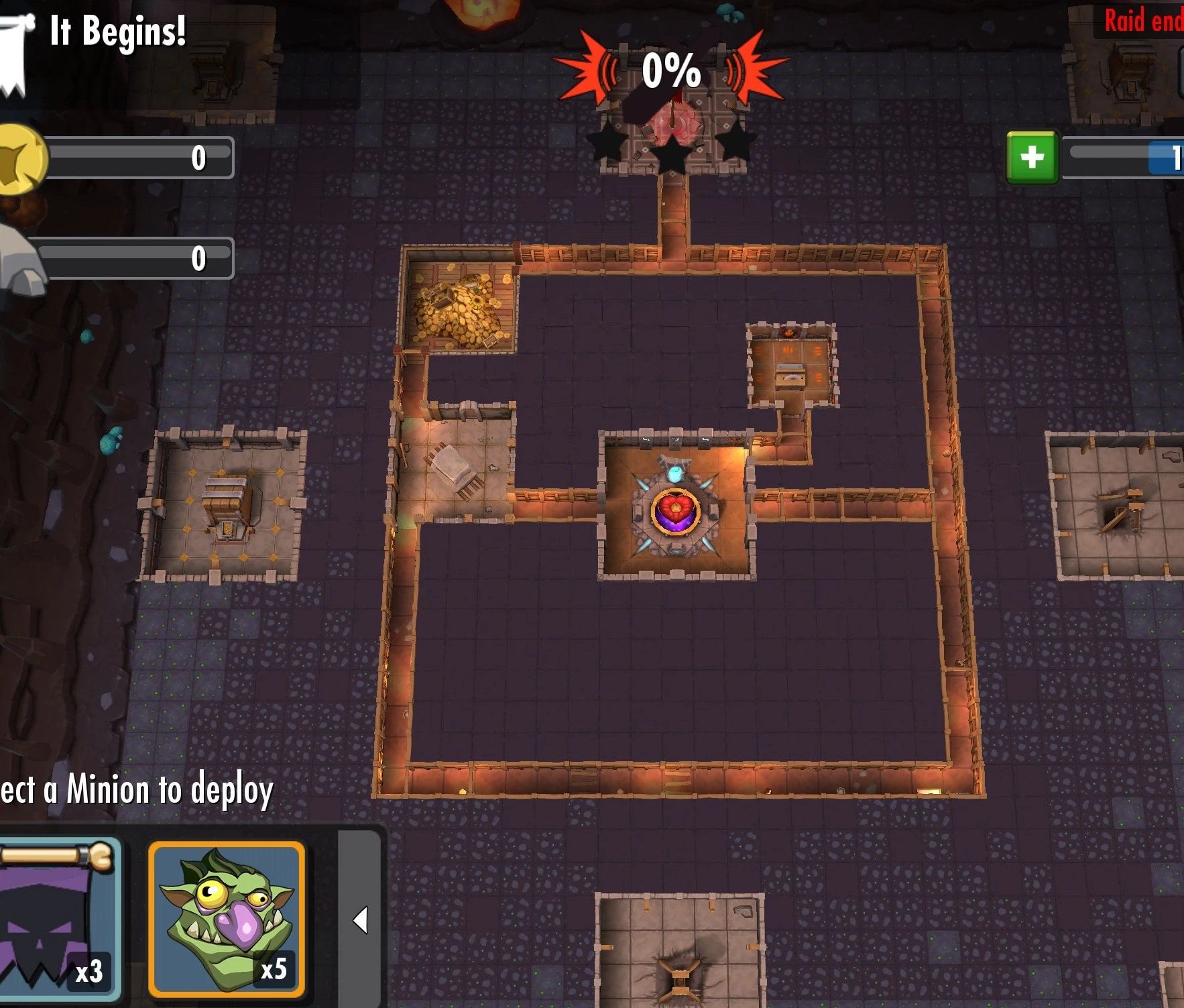
Task: Tap the dungeon heart in the center room
Action: click(x=677, y=513)
